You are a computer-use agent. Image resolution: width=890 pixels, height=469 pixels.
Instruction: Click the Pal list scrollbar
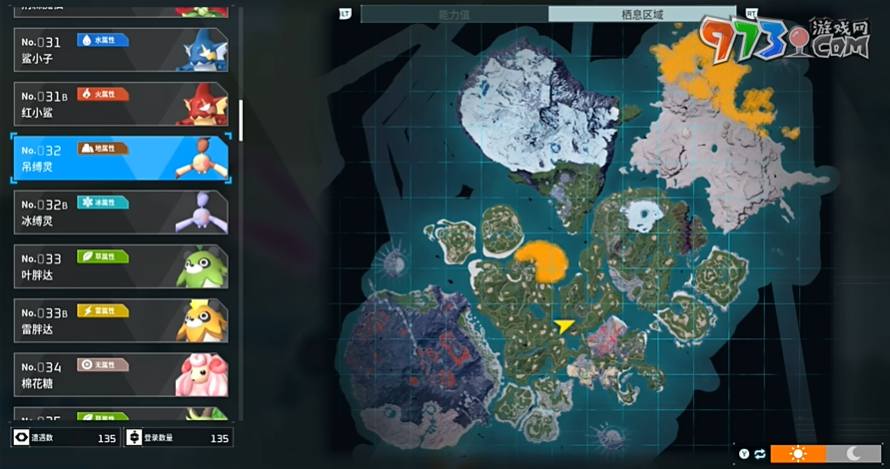[240, 120]
